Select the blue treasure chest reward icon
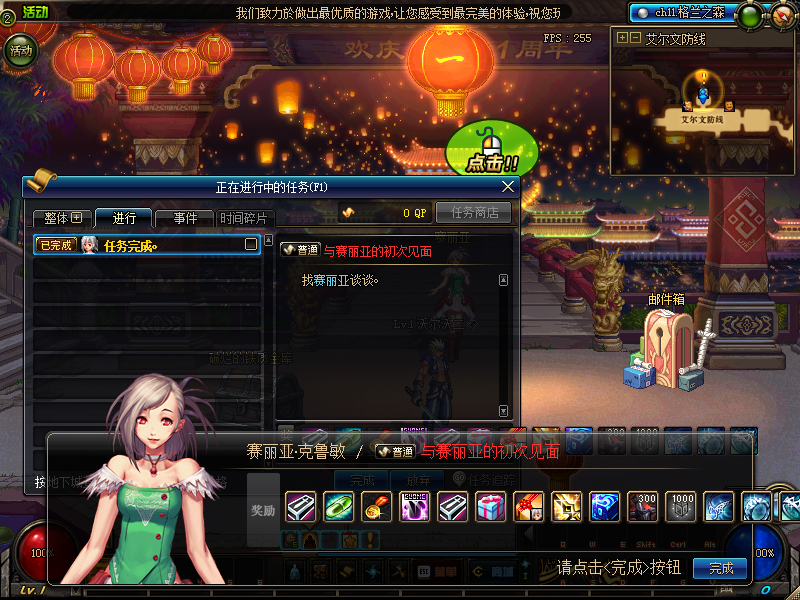 coord(604,507)
